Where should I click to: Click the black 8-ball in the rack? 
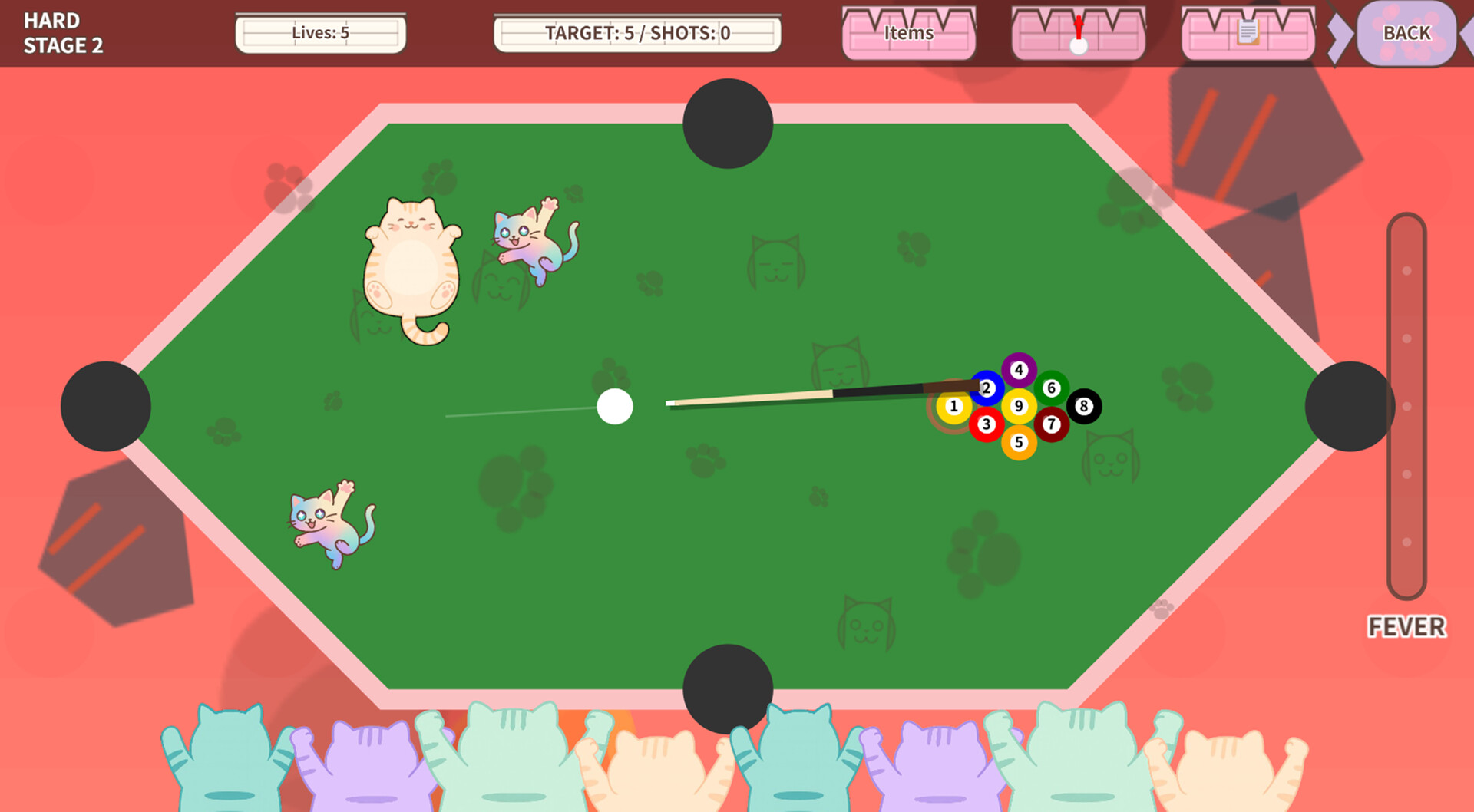pyautogui.click(x=1083, y=405)
